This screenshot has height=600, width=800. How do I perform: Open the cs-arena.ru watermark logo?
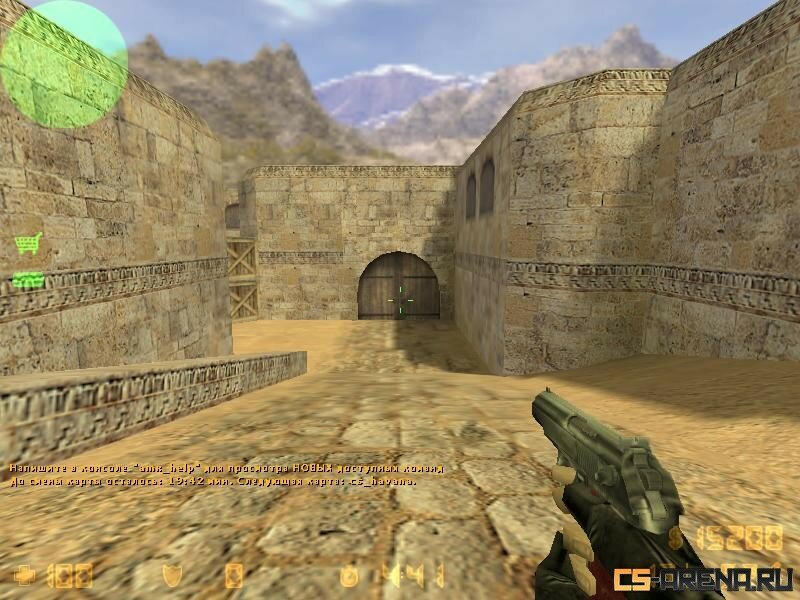(x=704, y=578)
